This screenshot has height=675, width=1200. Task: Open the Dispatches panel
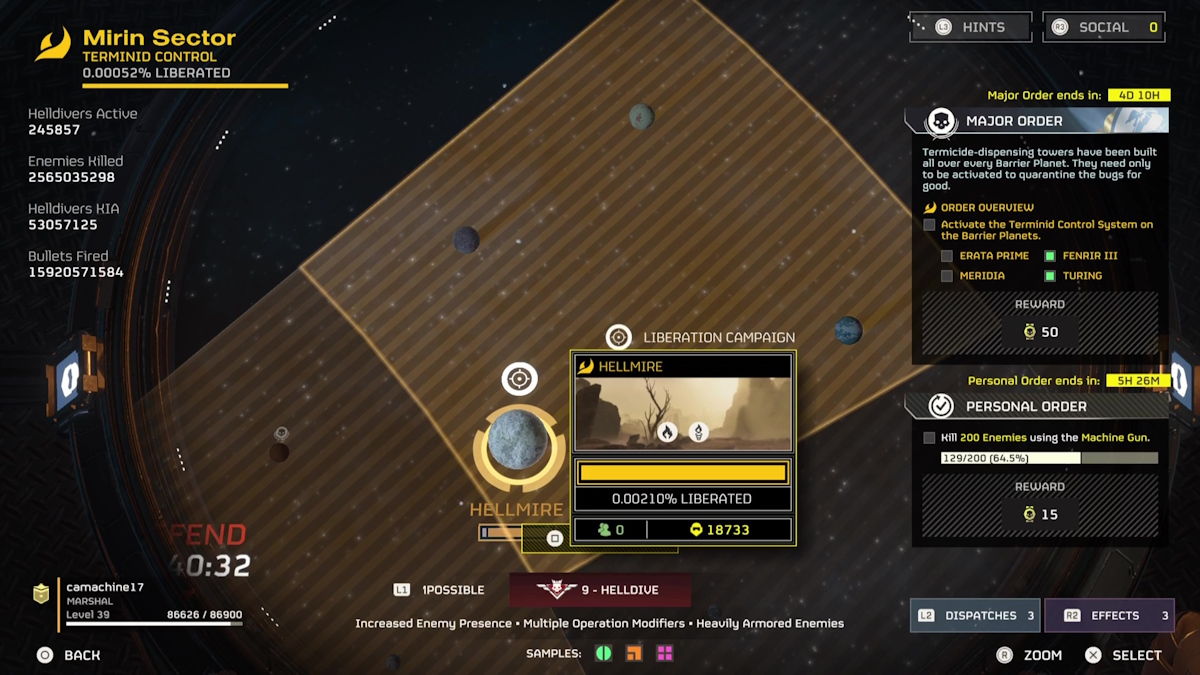[x=975, y=615]
